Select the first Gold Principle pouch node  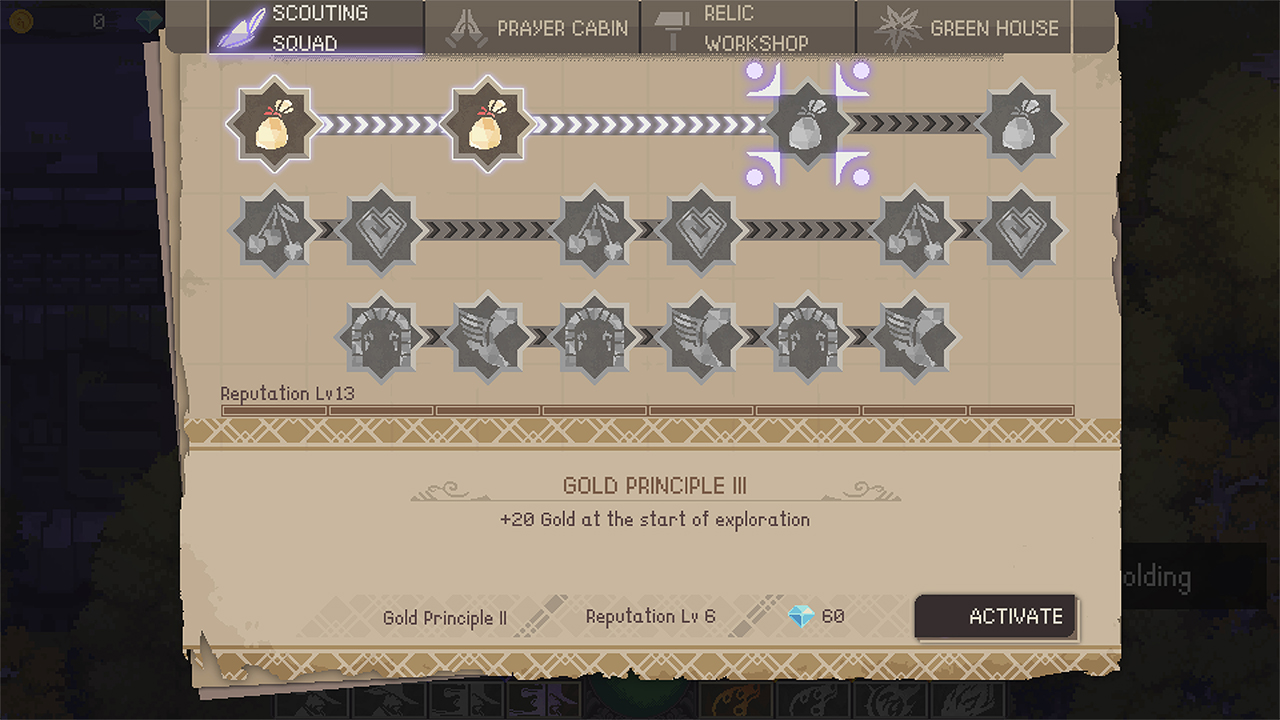[x=272, y=124]
